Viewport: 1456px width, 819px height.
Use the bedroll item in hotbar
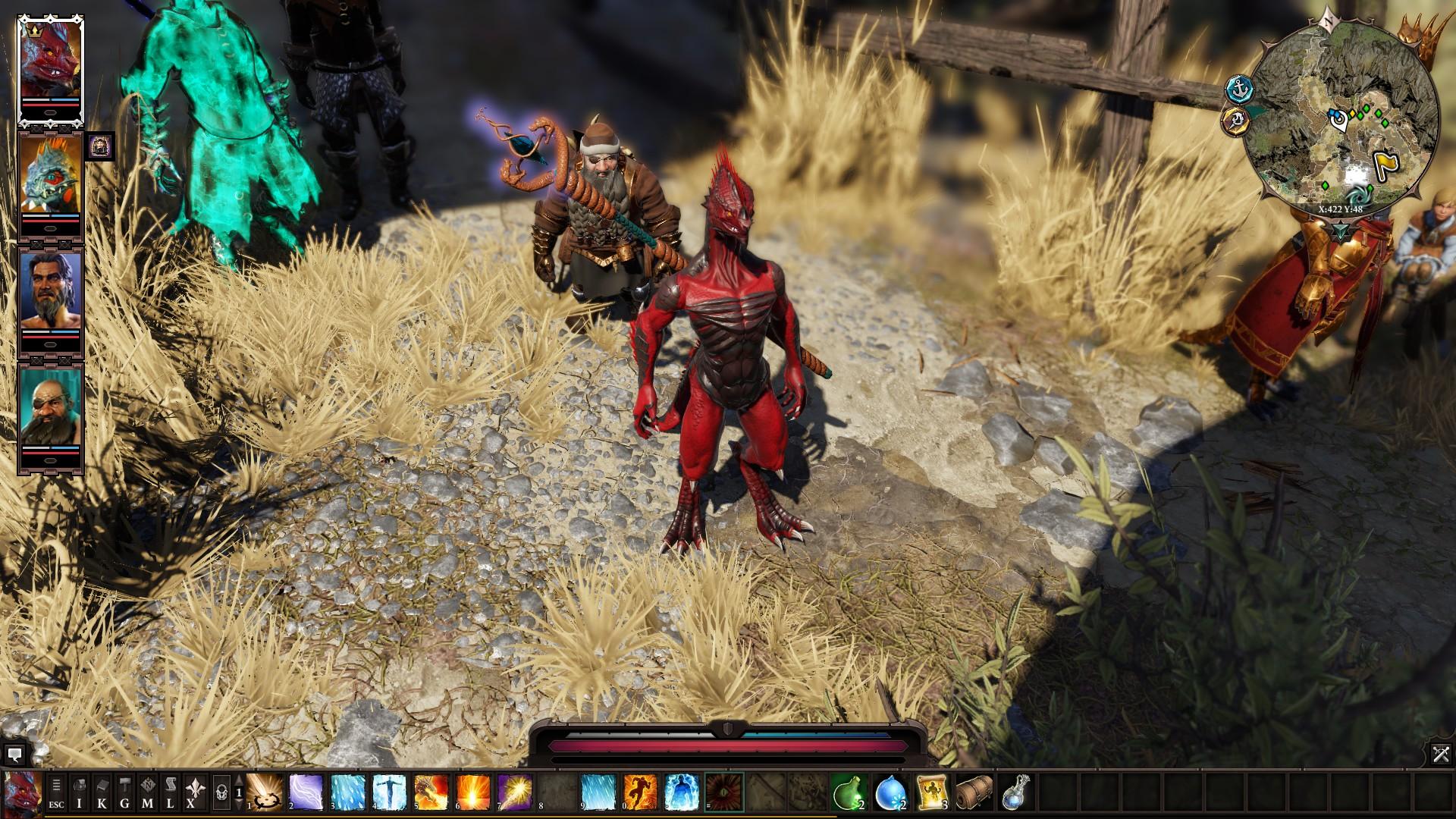(x=974, y=792)
